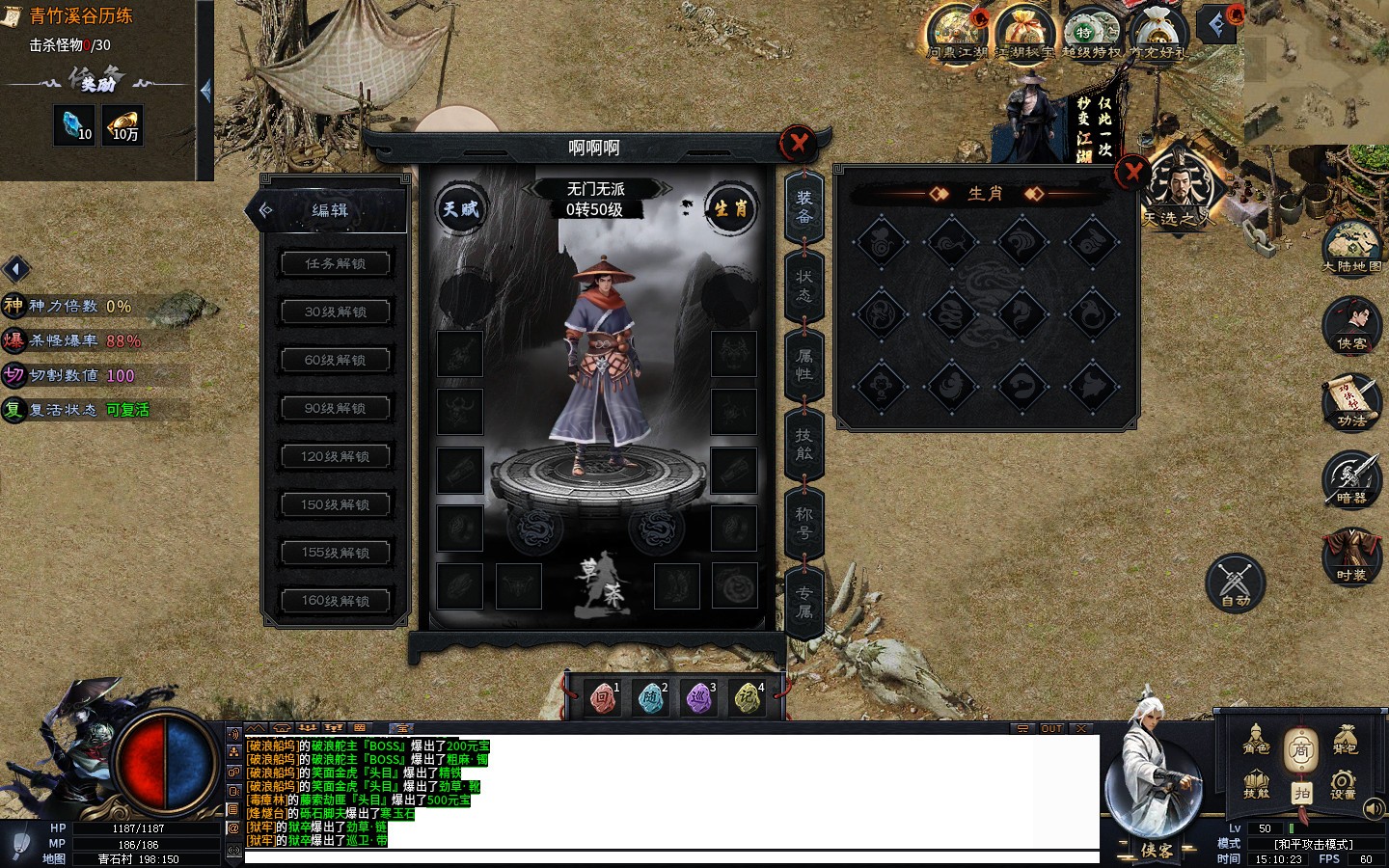1389x868 pixels.
Task: Open the 背包 backpack
Action: pos(1345,741)
